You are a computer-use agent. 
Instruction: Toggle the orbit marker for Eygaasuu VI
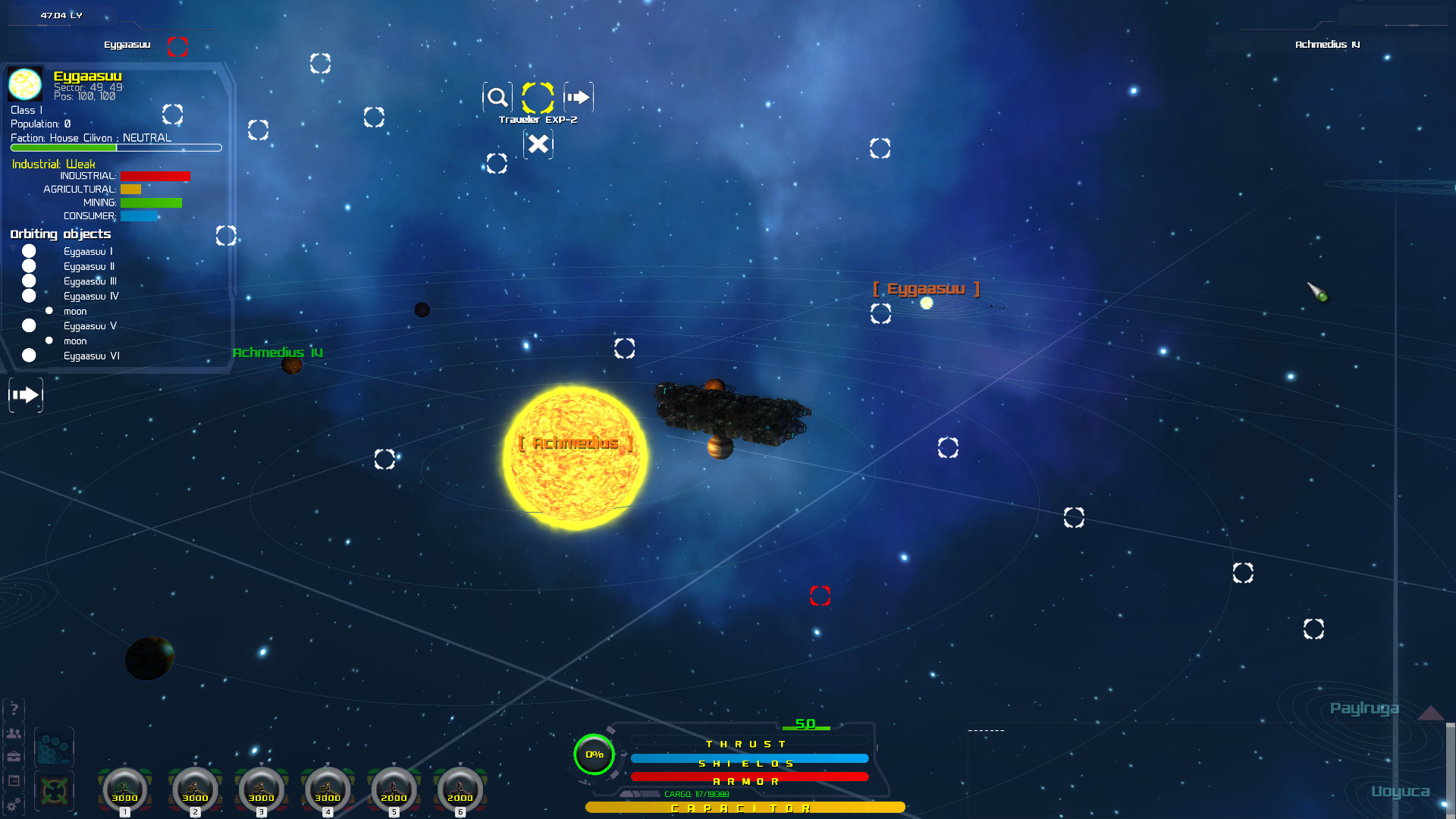point(29,355)
